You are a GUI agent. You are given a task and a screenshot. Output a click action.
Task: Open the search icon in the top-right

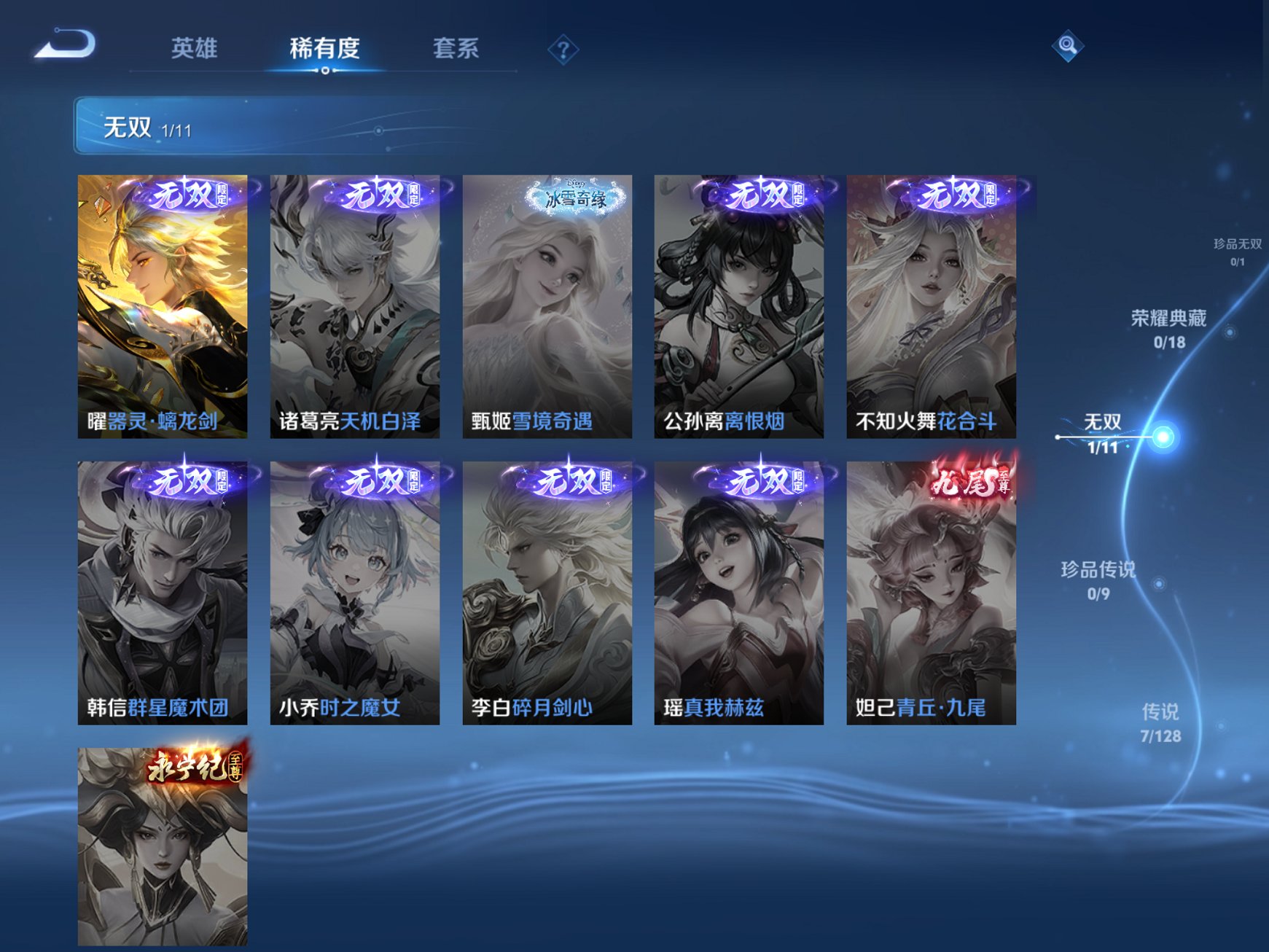tap(1067, 45)
